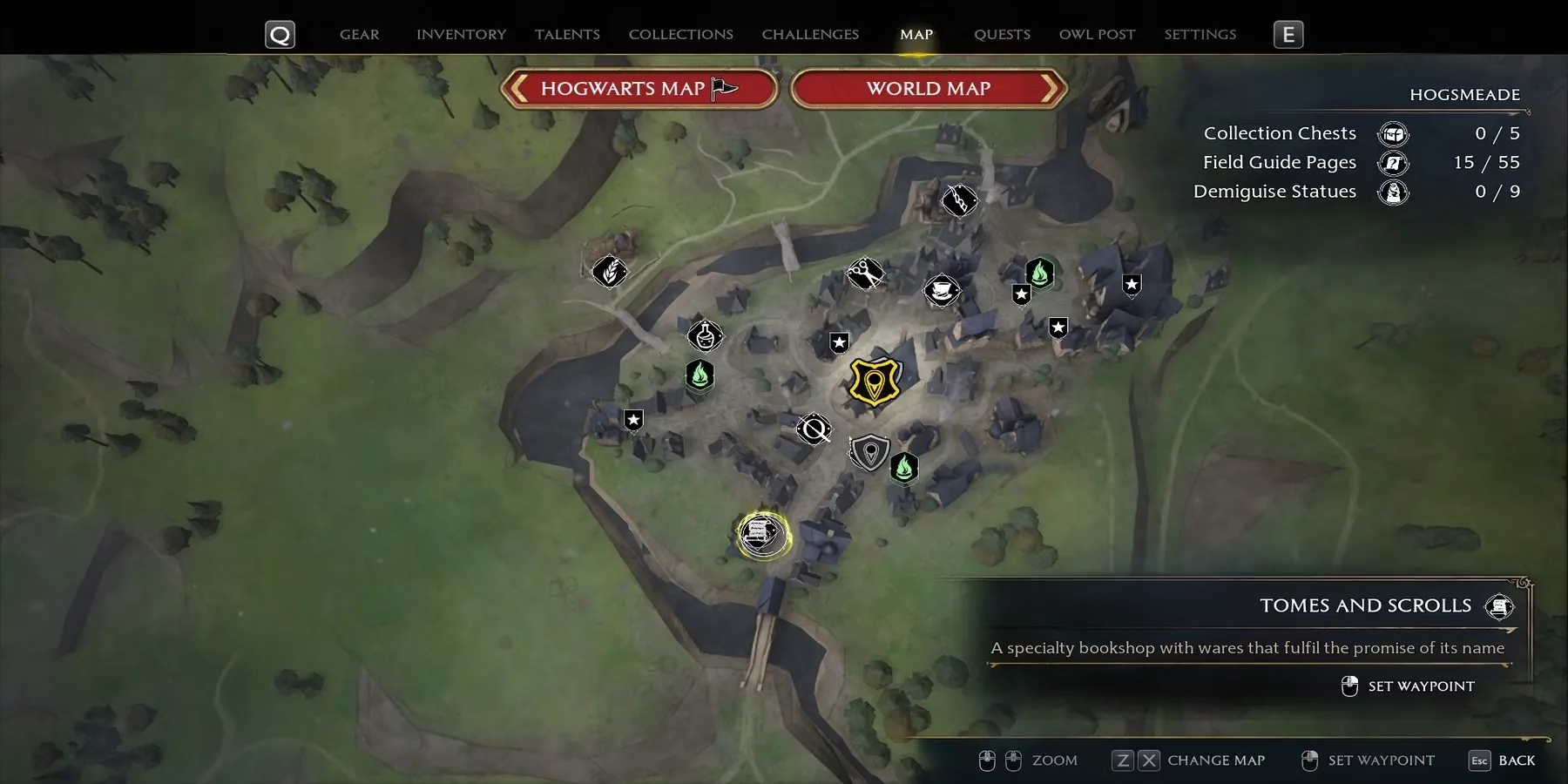Open the Settings tab
The height and width of the screenshot is (784, 1568).
1200,35
